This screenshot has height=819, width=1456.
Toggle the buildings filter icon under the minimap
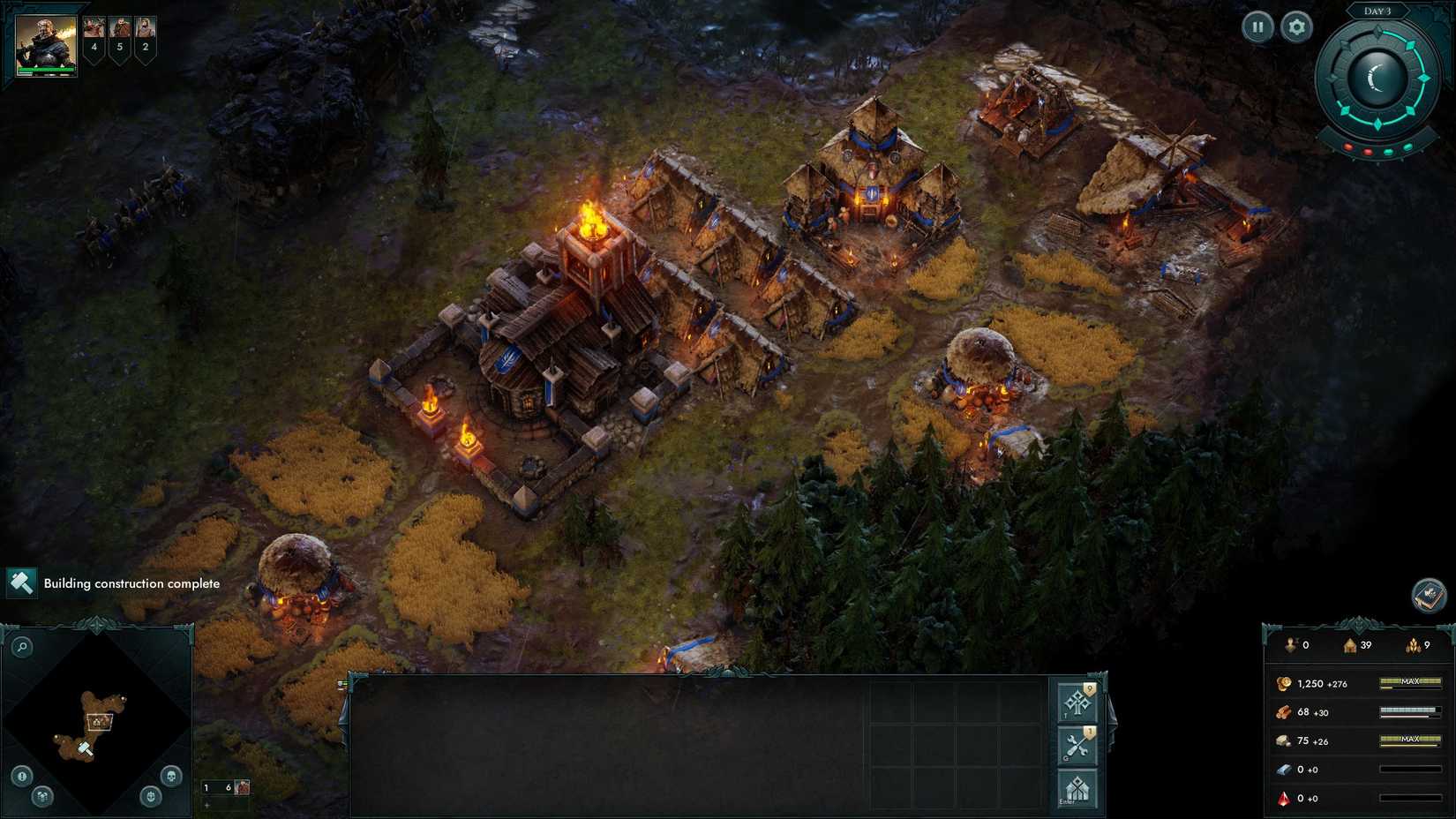point(42,798)
